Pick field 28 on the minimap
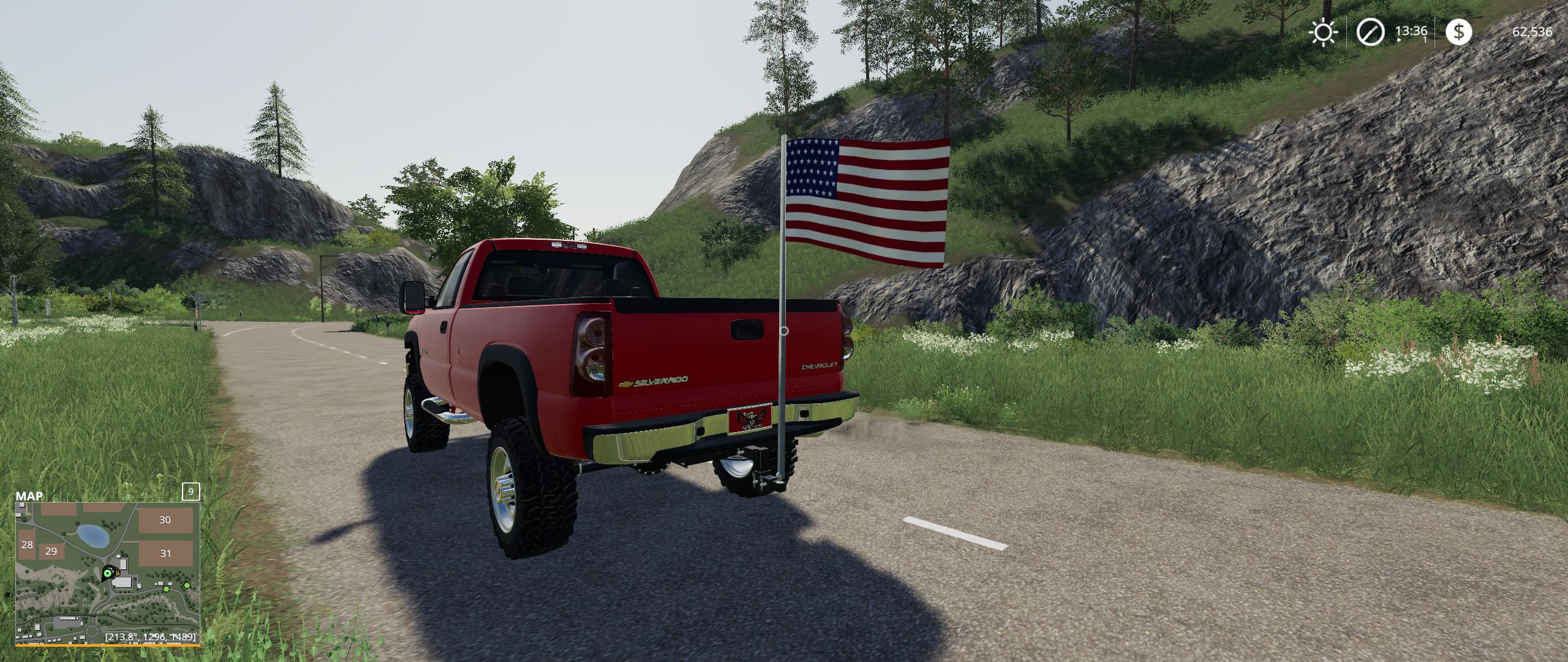1568x662 pixels. tap(27, 545)
